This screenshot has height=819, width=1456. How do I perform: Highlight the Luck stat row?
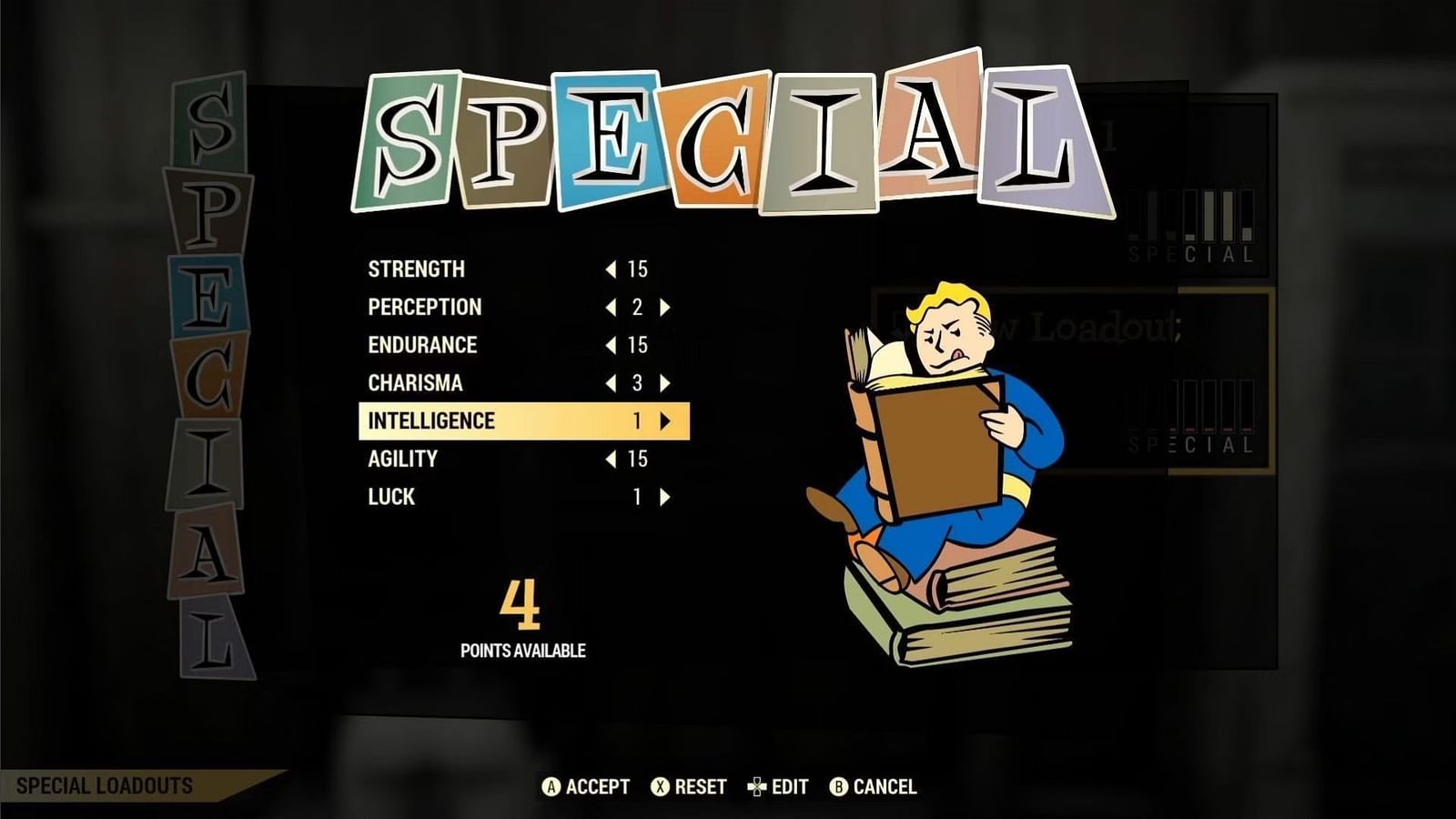[x=391, y=496]
